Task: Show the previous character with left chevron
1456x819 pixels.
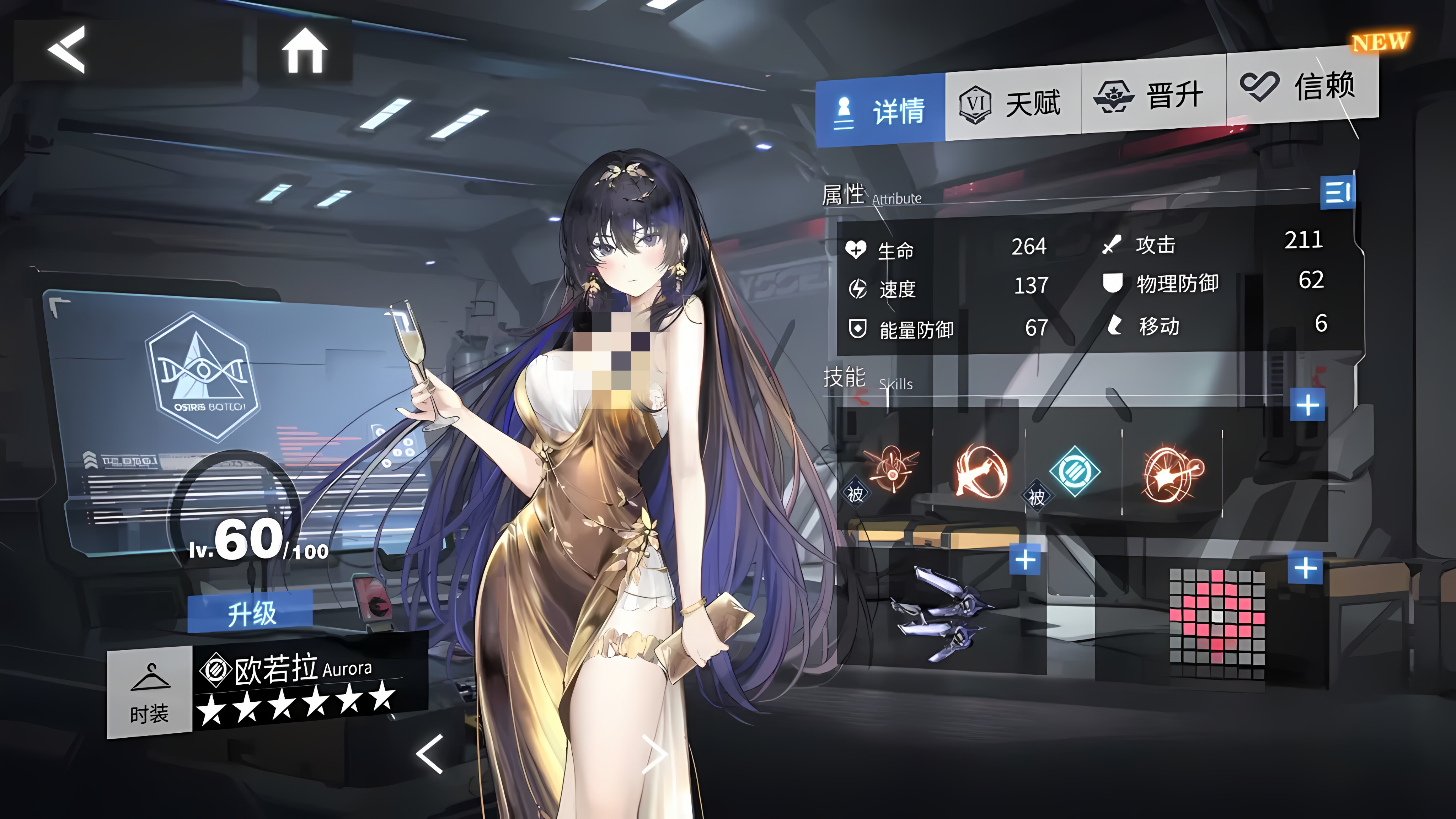Action: coord(429,754)
